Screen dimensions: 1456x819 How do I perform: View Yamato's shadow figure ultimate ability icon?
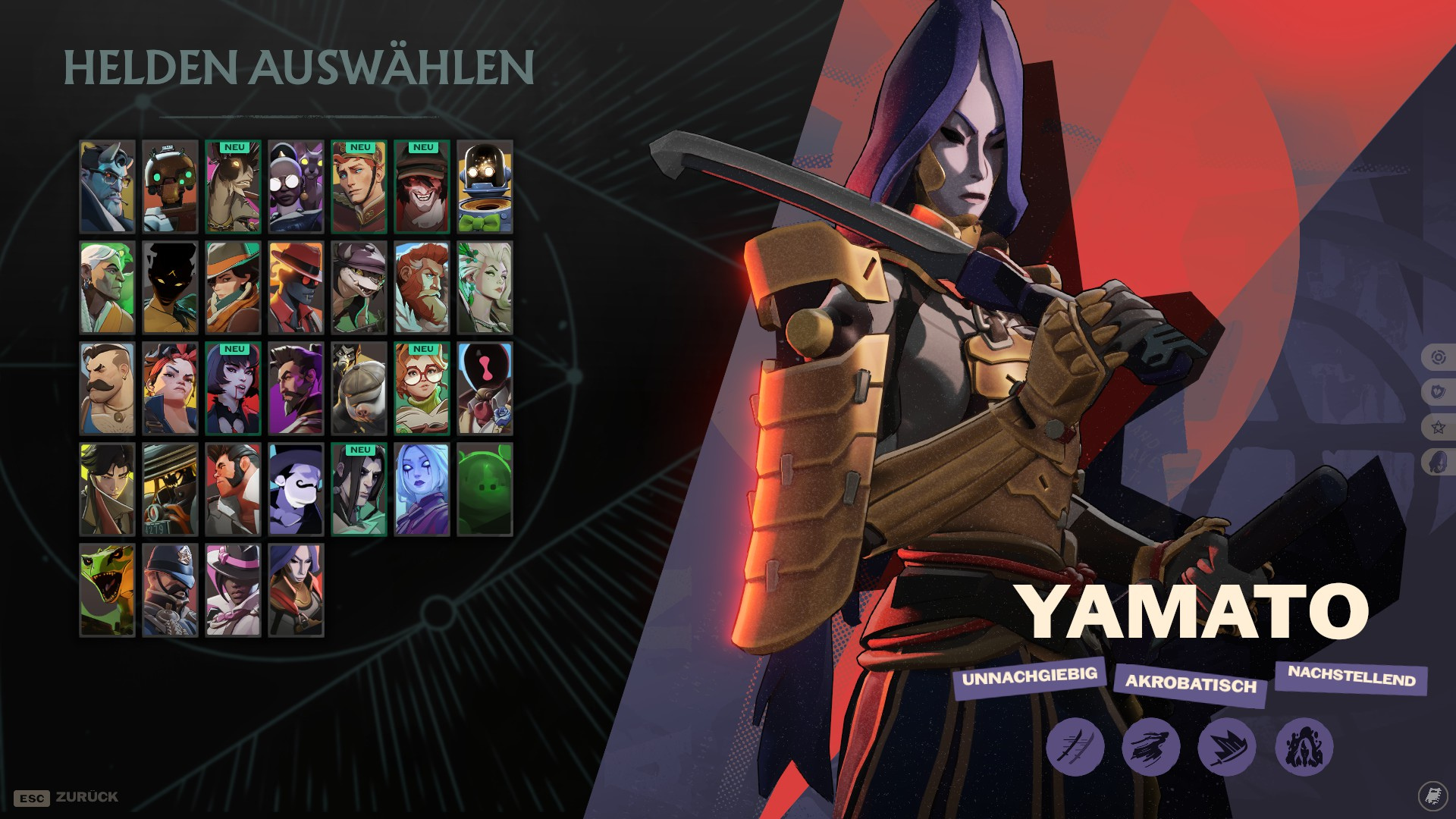(1304, 747)
